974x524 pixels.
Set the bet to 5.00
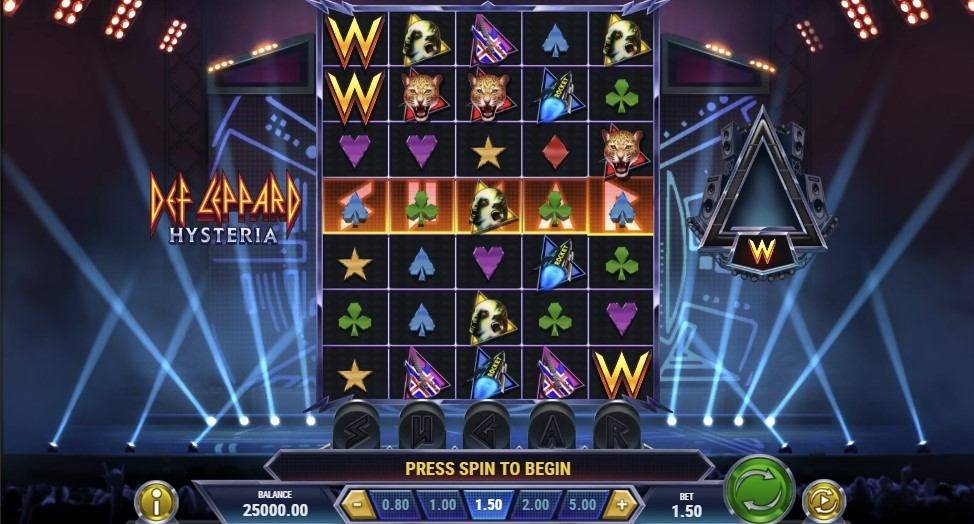(582, 504)
